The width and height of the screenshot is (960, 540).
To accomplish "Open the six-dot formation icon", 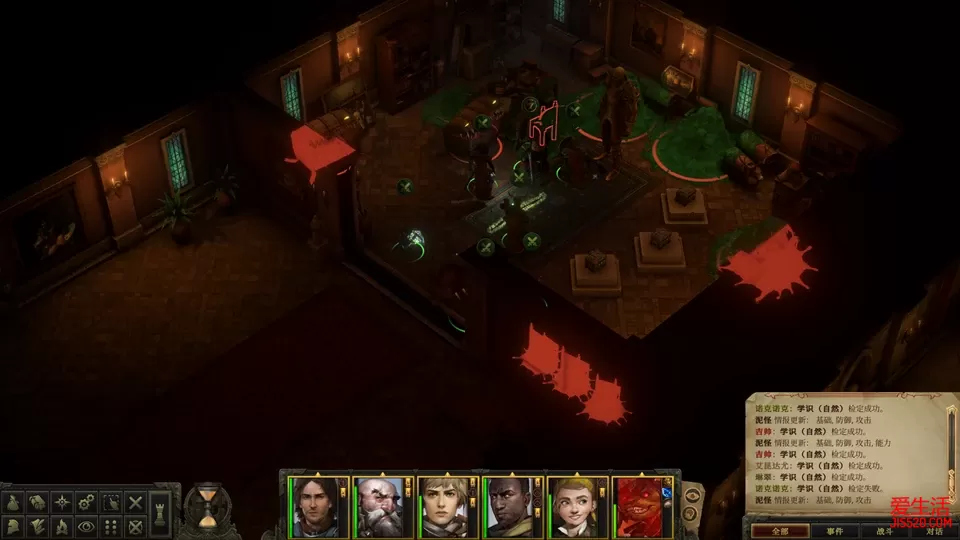I will tap(112, 524).
